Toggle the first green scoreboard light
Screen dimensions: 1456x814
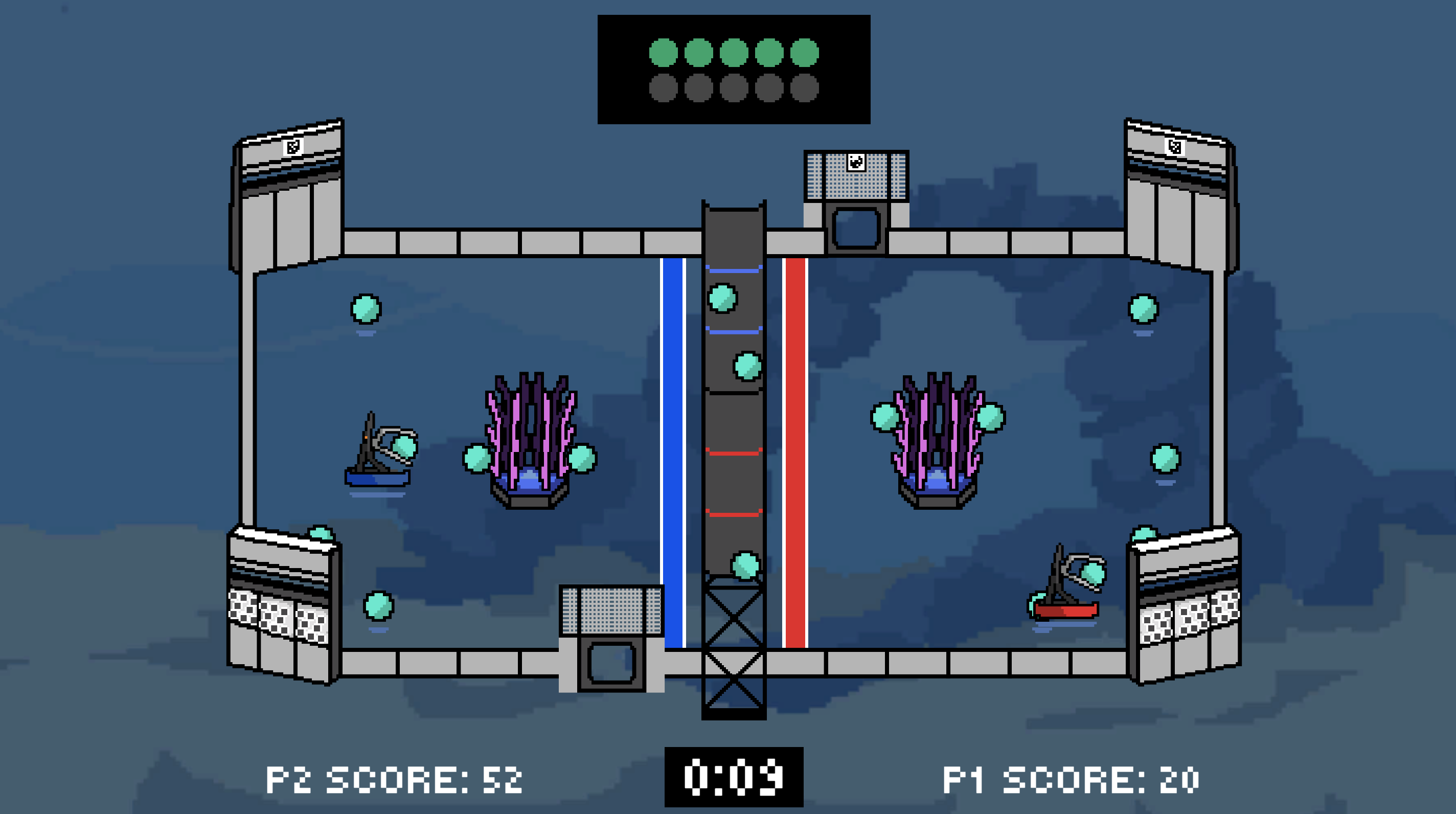(664, 52)
